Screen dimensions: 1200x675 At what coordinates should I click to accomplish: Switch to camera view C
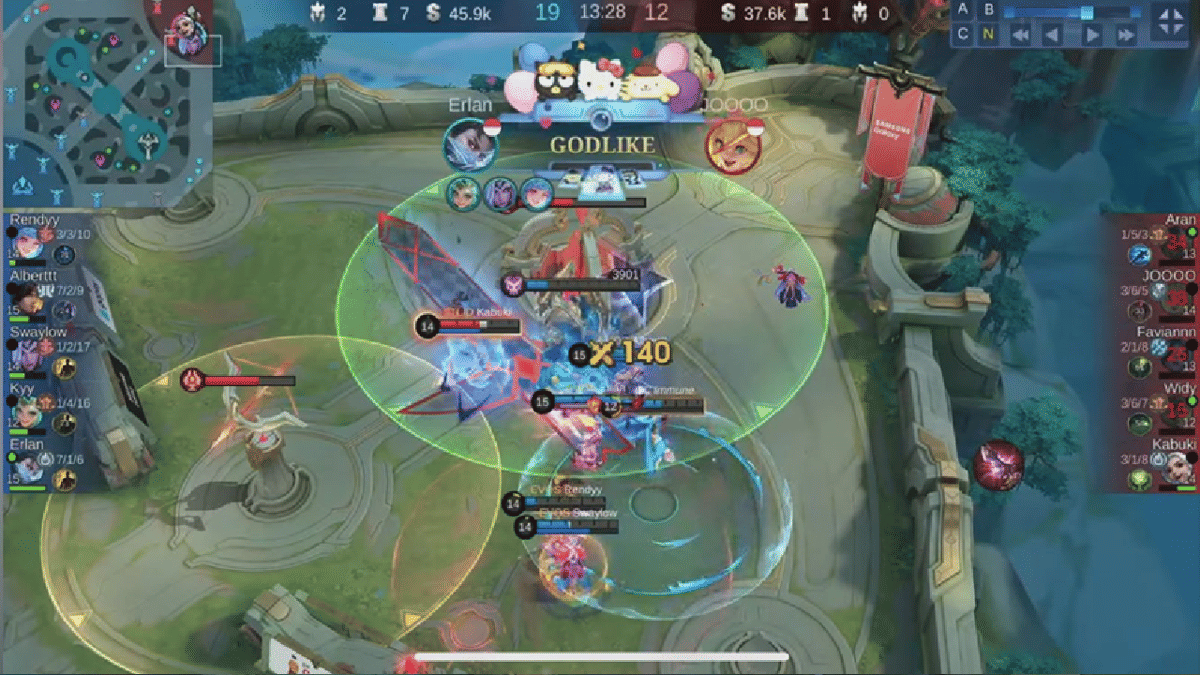(x=962, y=34)
